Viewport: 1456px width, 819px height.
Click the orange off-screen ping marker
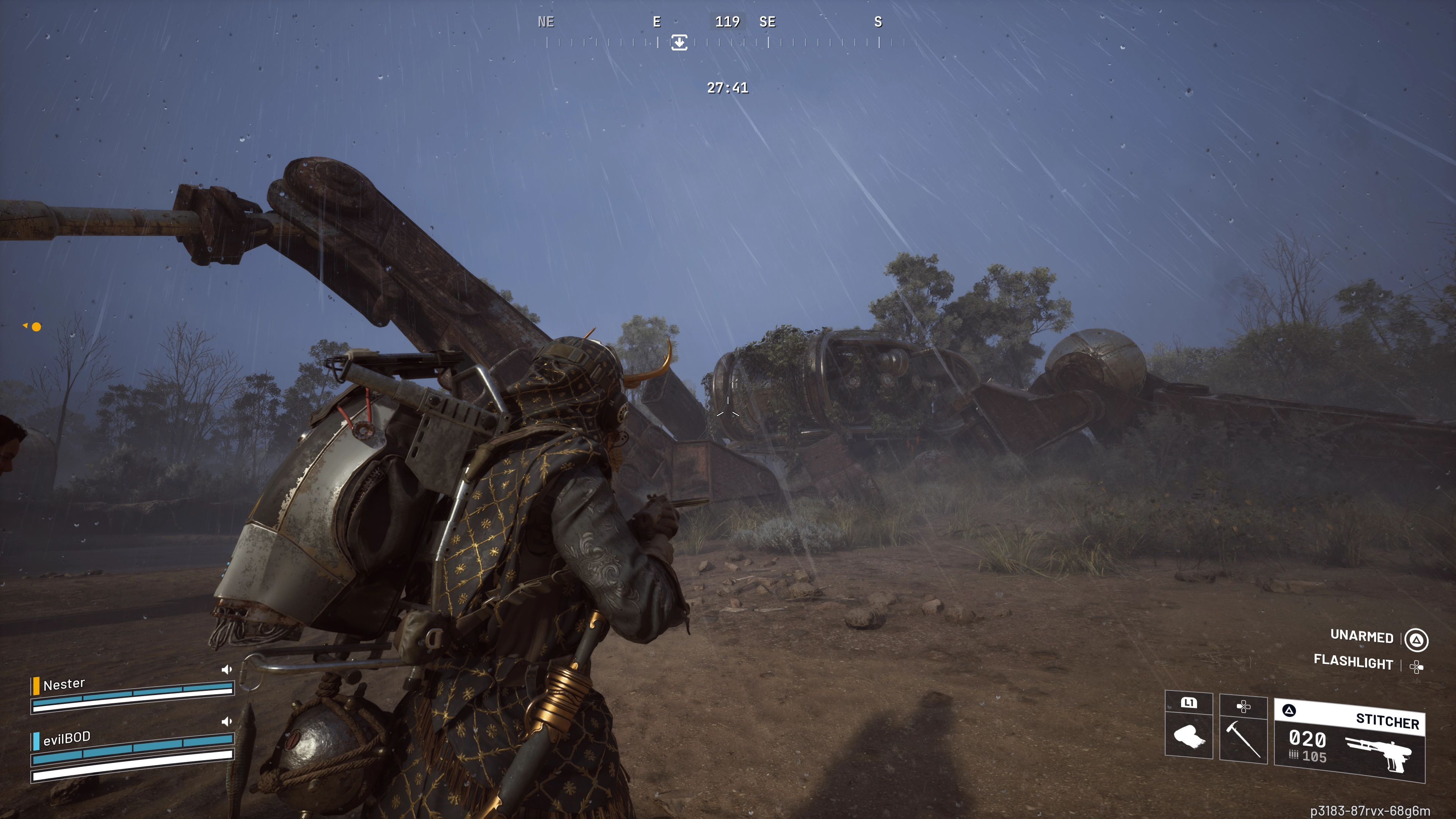tap(36, 327)
